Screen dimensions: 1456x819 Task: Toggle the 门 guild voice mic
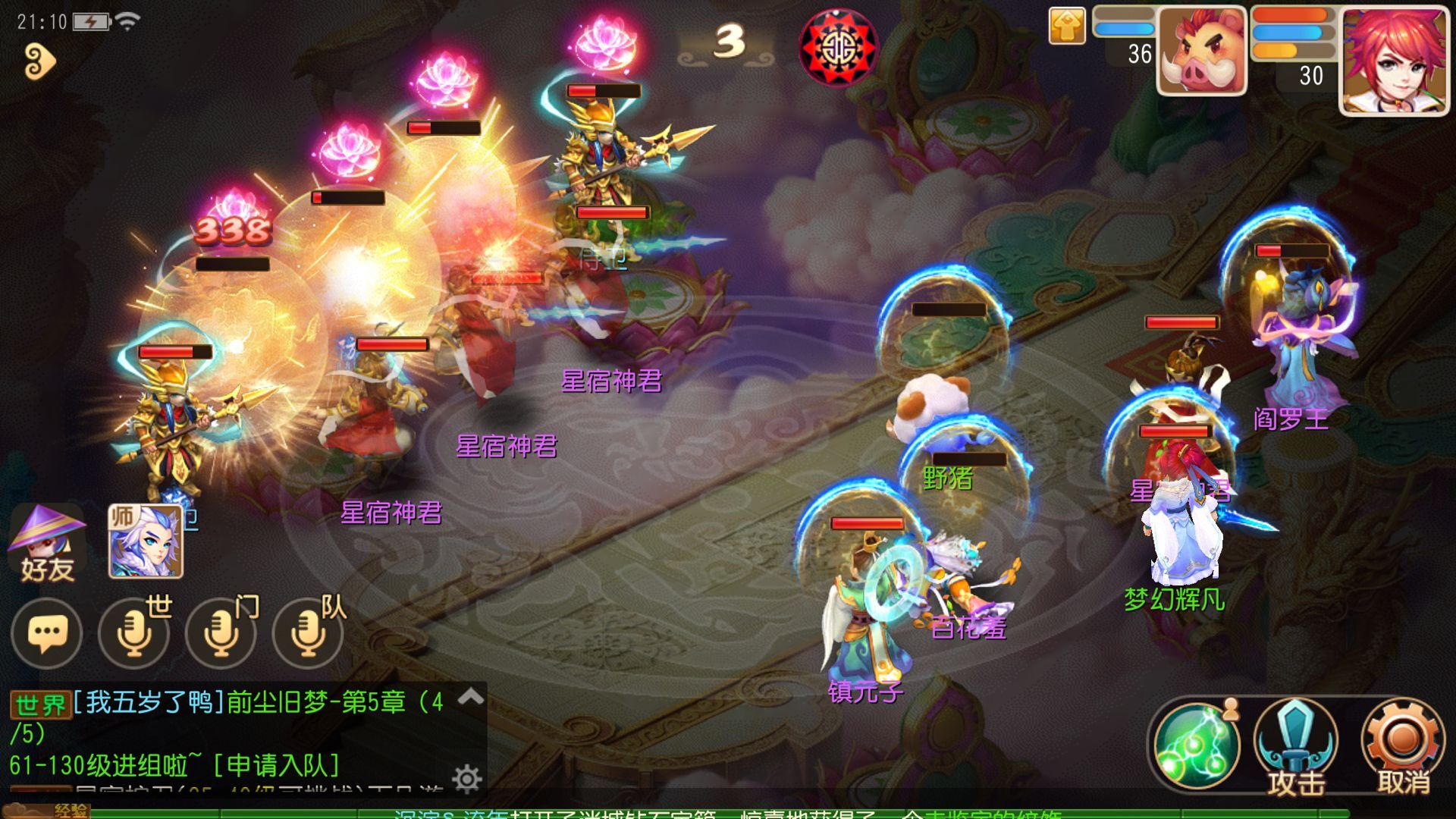(x=220, y=635)
